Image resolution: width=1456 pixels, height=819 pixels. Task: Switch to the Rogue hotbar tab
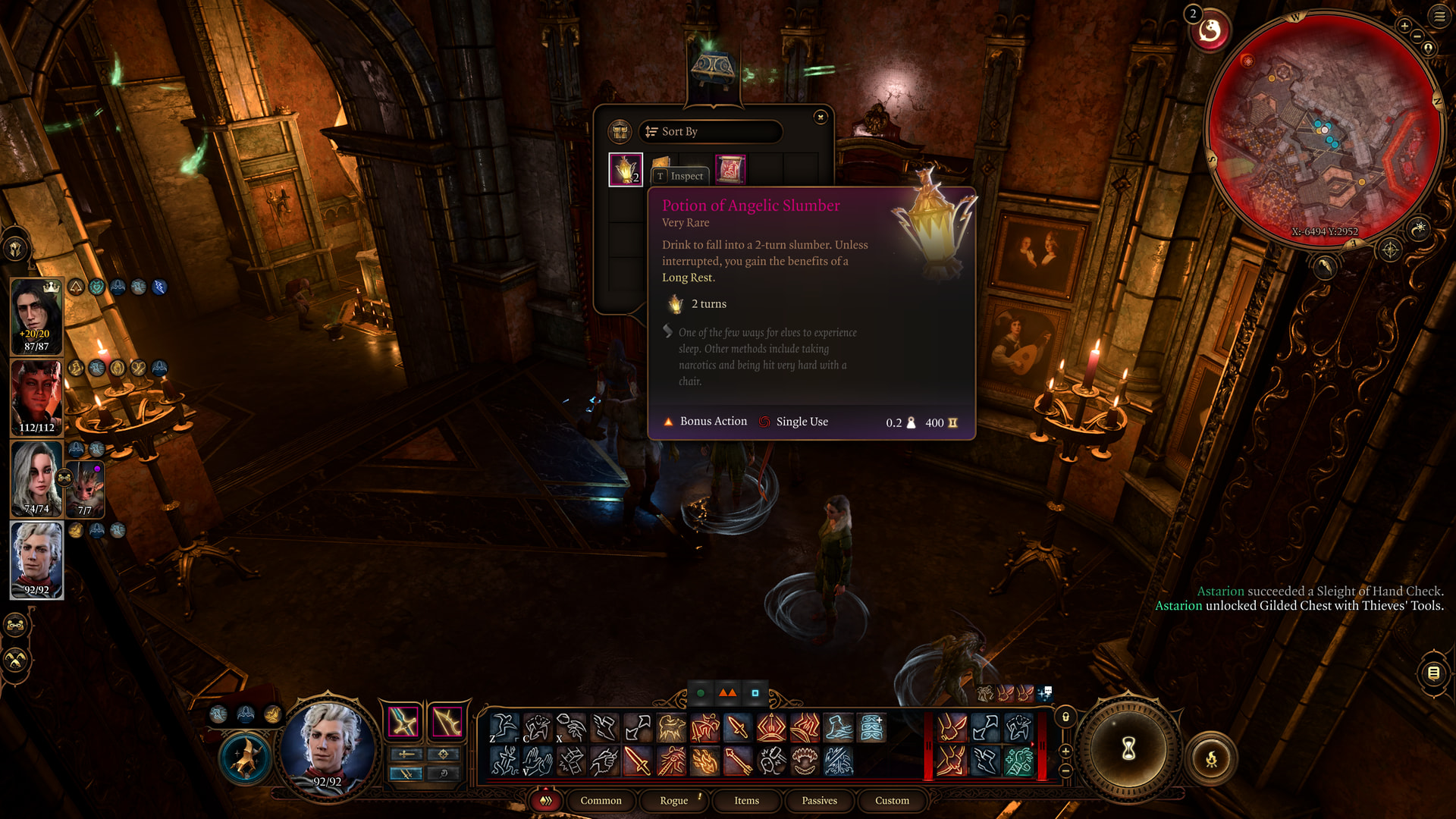click(x=673, y=801)
